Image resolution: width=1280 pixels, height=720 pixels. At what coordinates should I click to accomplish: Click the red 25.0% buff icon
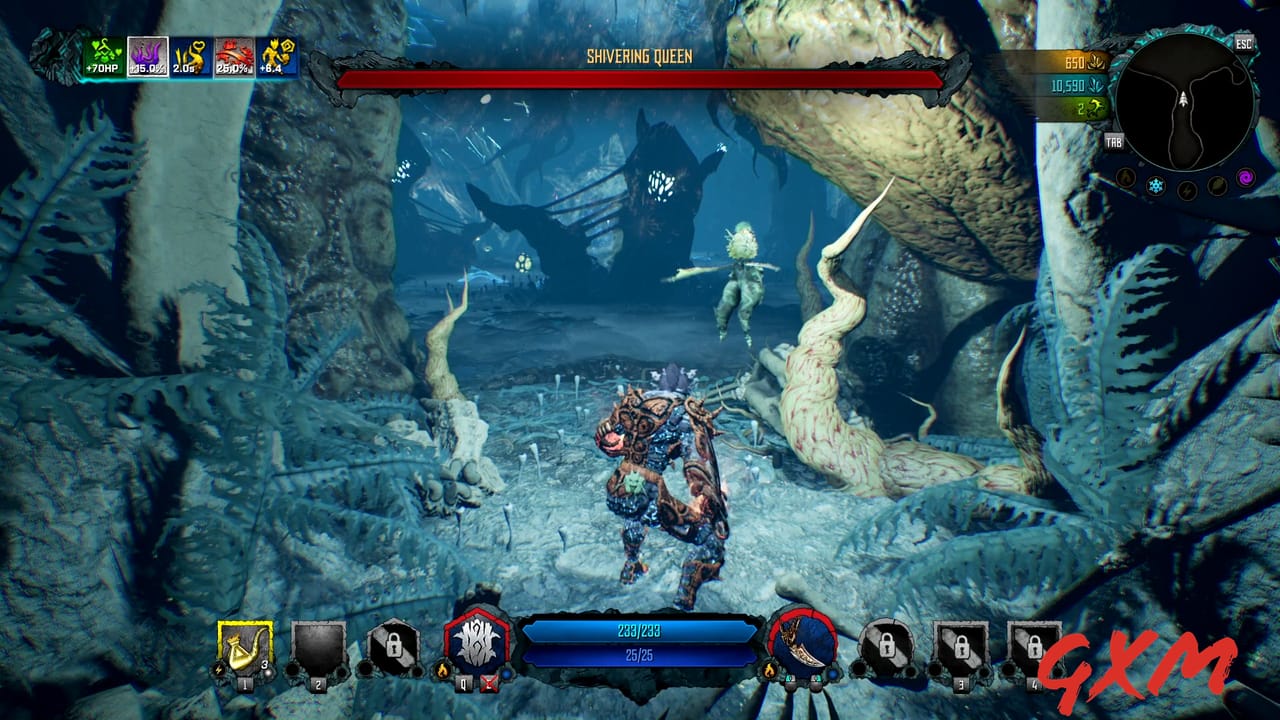pos(233,55)
